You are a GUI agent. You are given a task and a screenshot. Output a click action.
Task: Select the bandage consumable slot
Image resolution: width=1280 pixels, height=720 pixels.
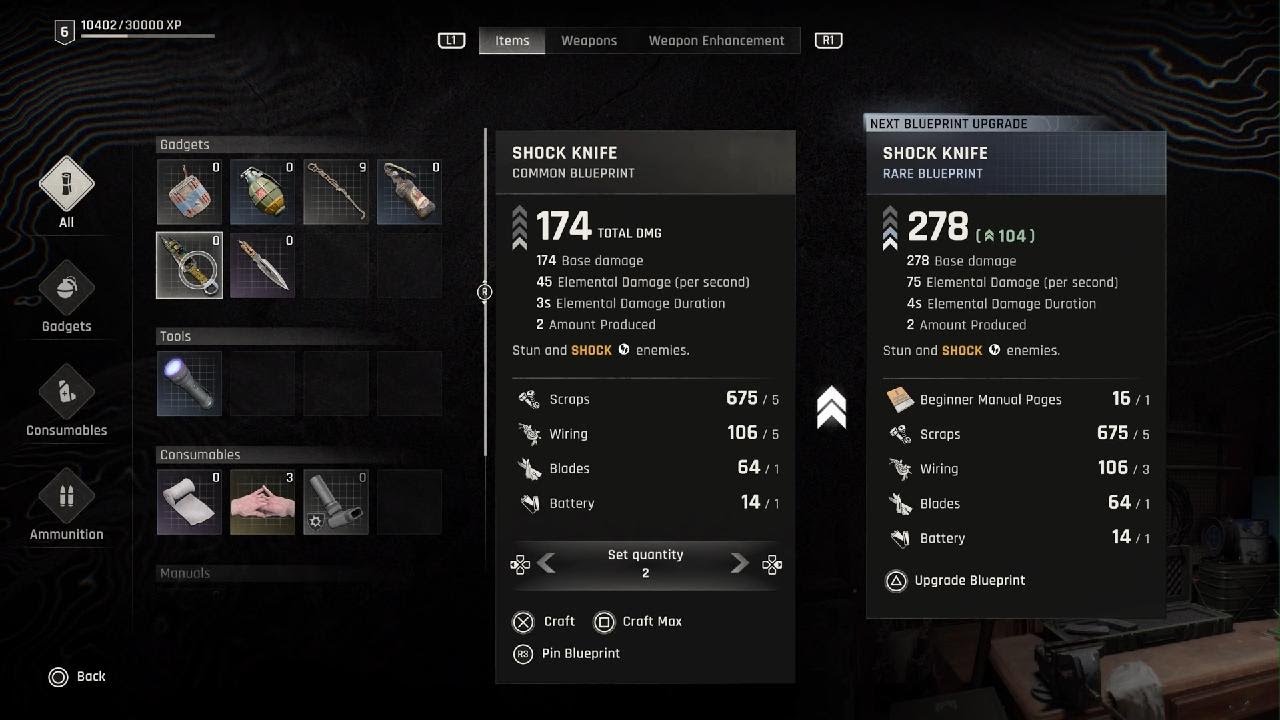pos(189,502)
